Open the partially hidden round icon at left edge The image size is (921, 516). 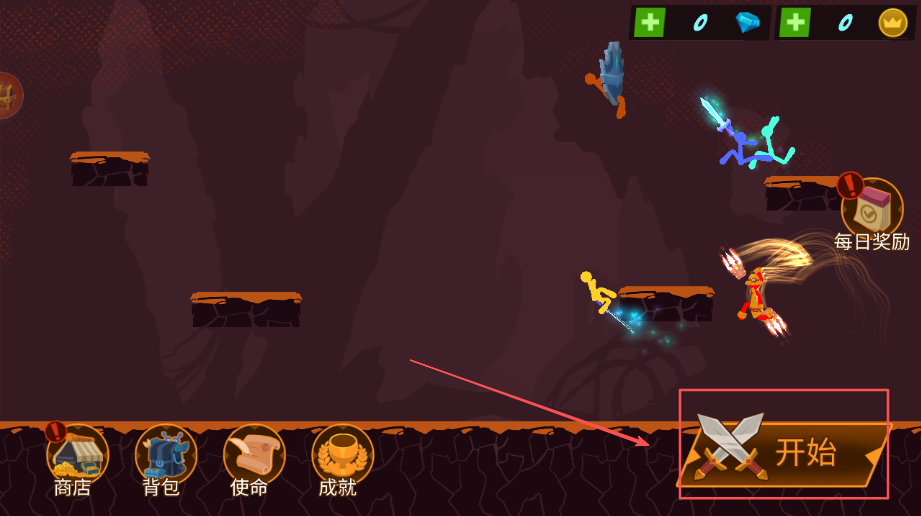coord(8,96)
